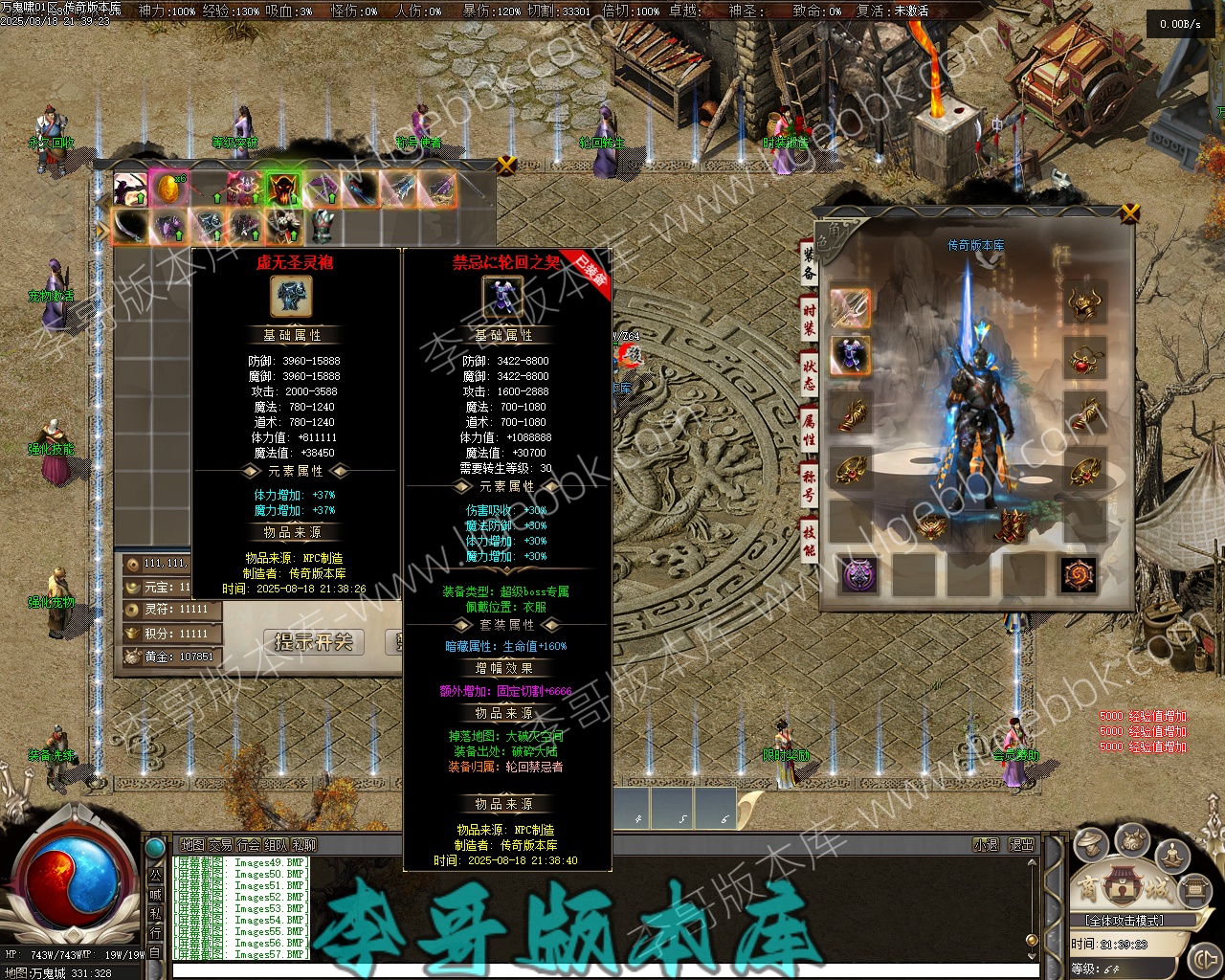The height and width of the screenshot is (980, 1225).
Task: Click the 退出 exit button
Action: point(1021,845)
